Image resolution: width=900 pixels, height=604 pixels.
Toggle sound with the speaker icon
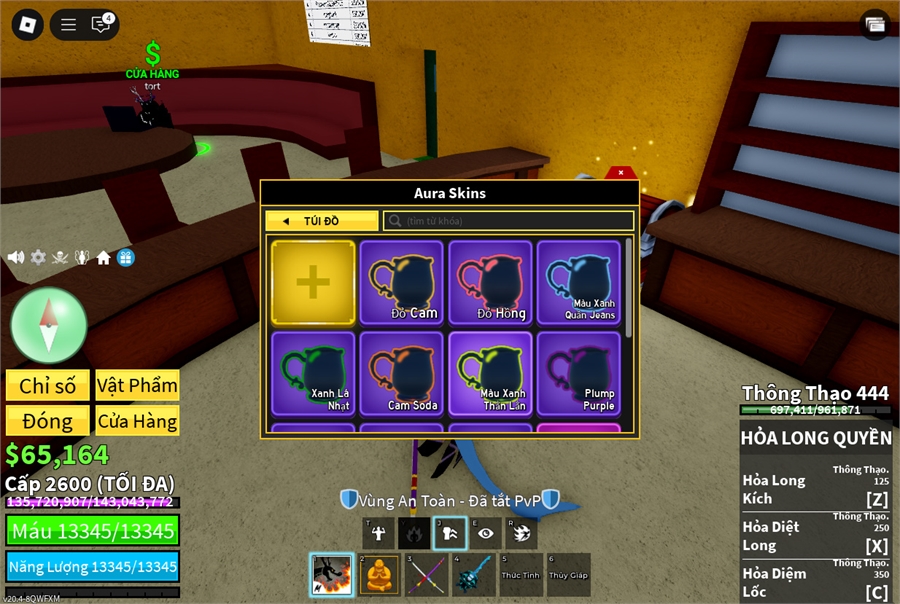pos(16,257)
